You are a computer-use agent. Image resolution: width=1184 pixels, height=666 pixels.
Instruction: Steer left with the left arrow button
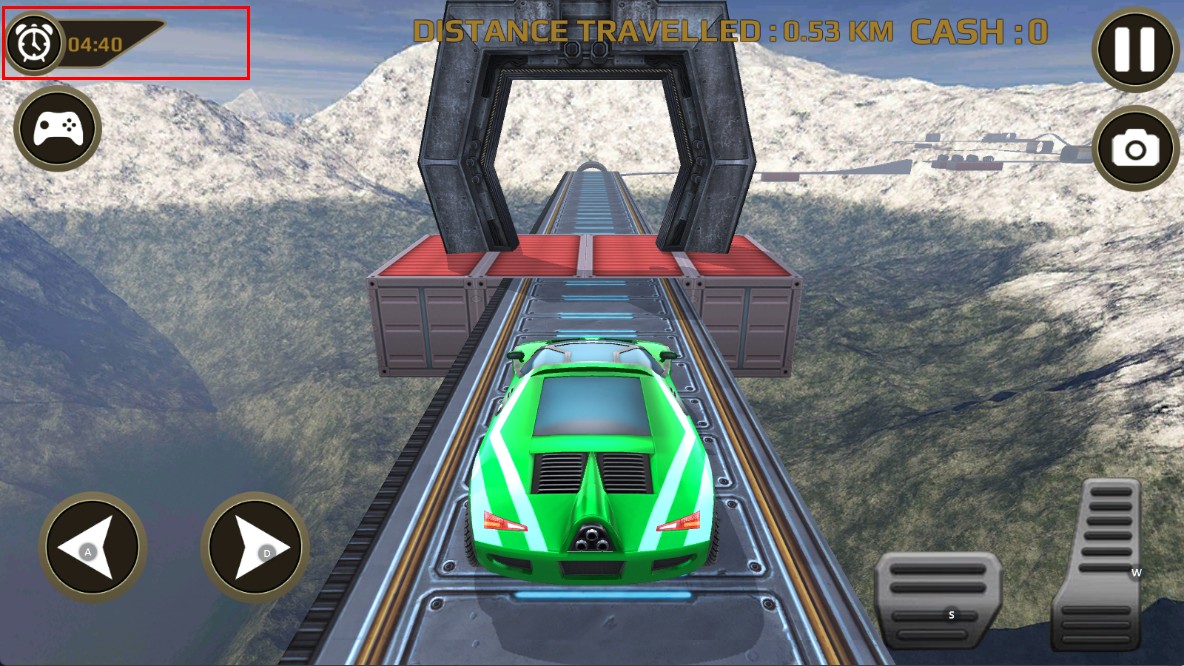(92, 547)
